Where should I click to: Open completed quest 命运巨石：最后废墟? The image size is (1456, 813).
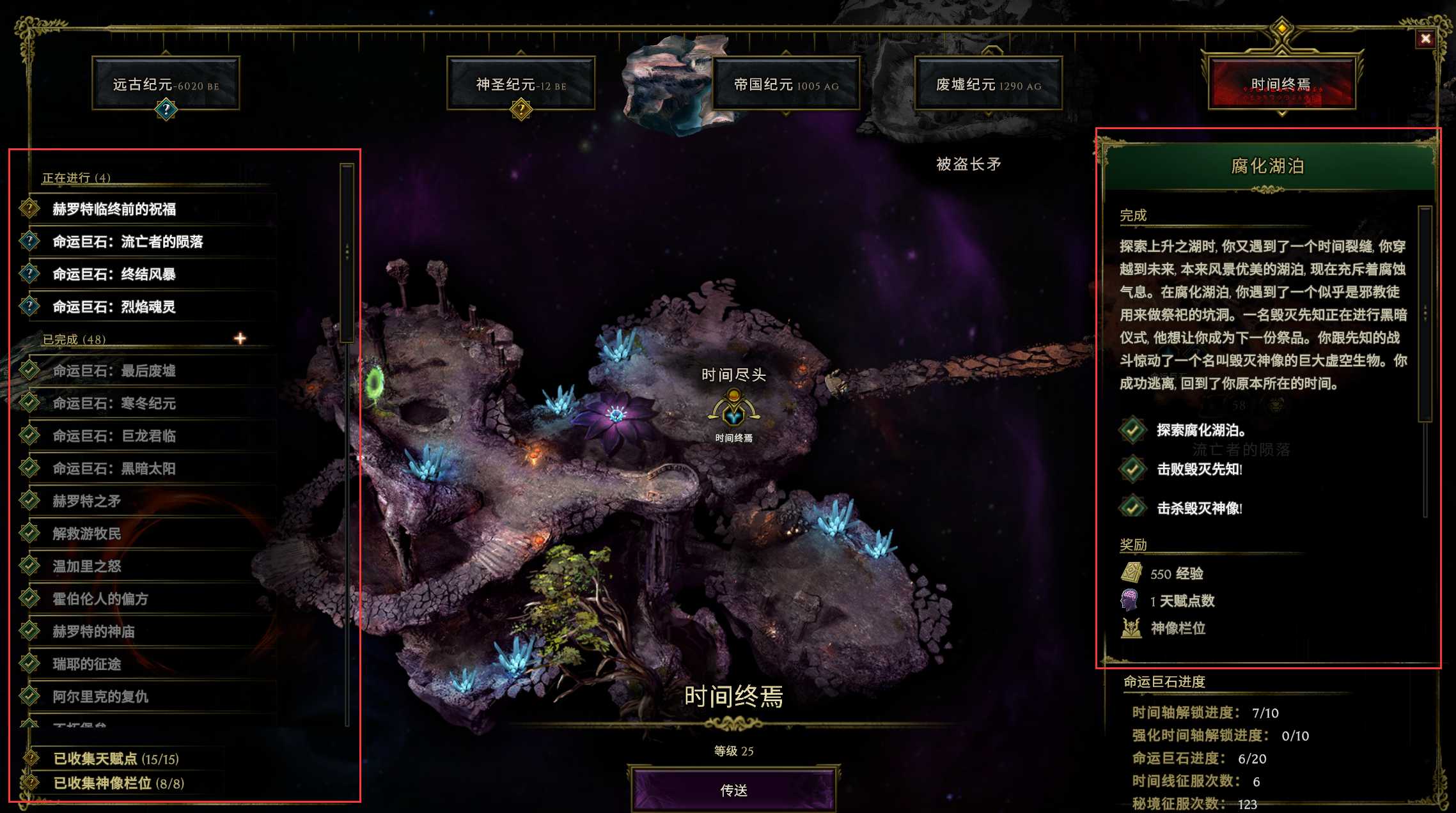pos(114,371)
